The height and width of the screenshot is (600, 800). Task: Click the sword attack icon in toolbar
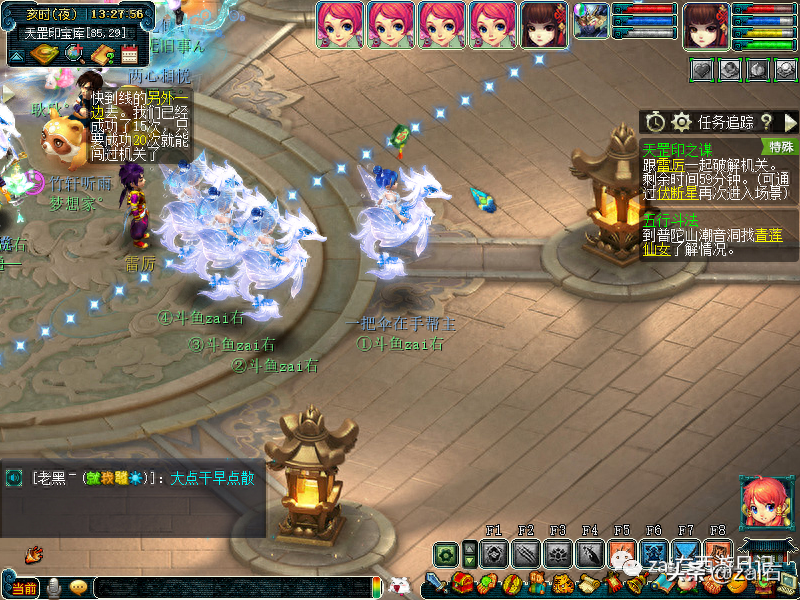(434, 583)
